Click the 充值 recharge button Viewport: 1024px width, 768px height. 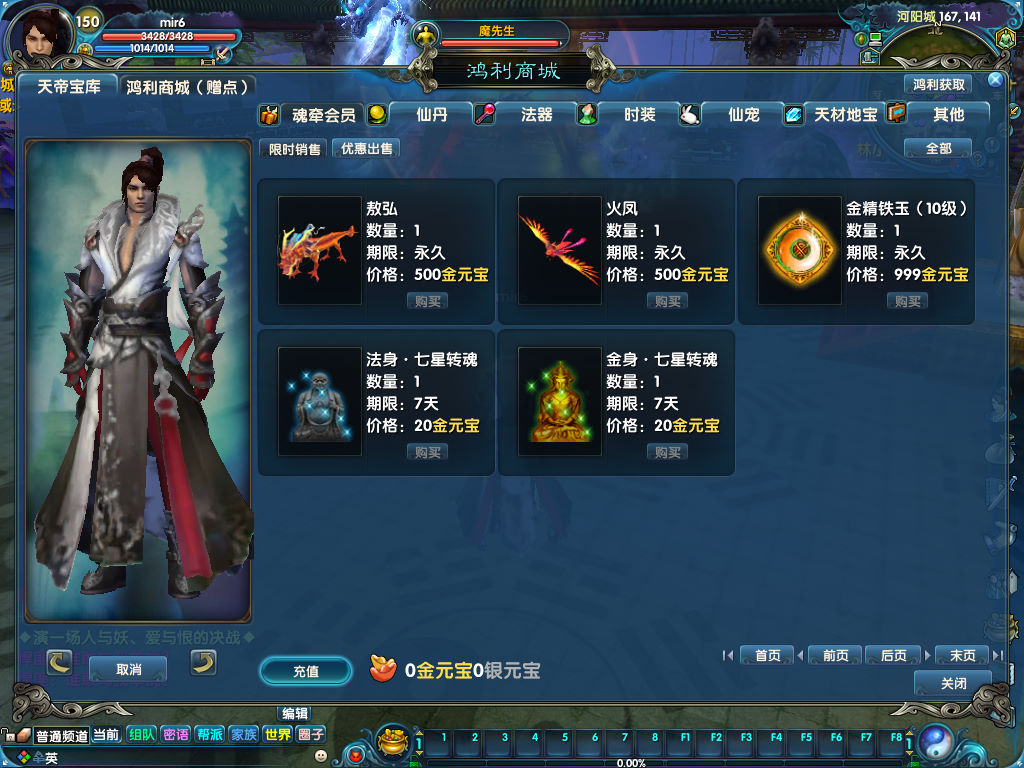pos(306,671)
